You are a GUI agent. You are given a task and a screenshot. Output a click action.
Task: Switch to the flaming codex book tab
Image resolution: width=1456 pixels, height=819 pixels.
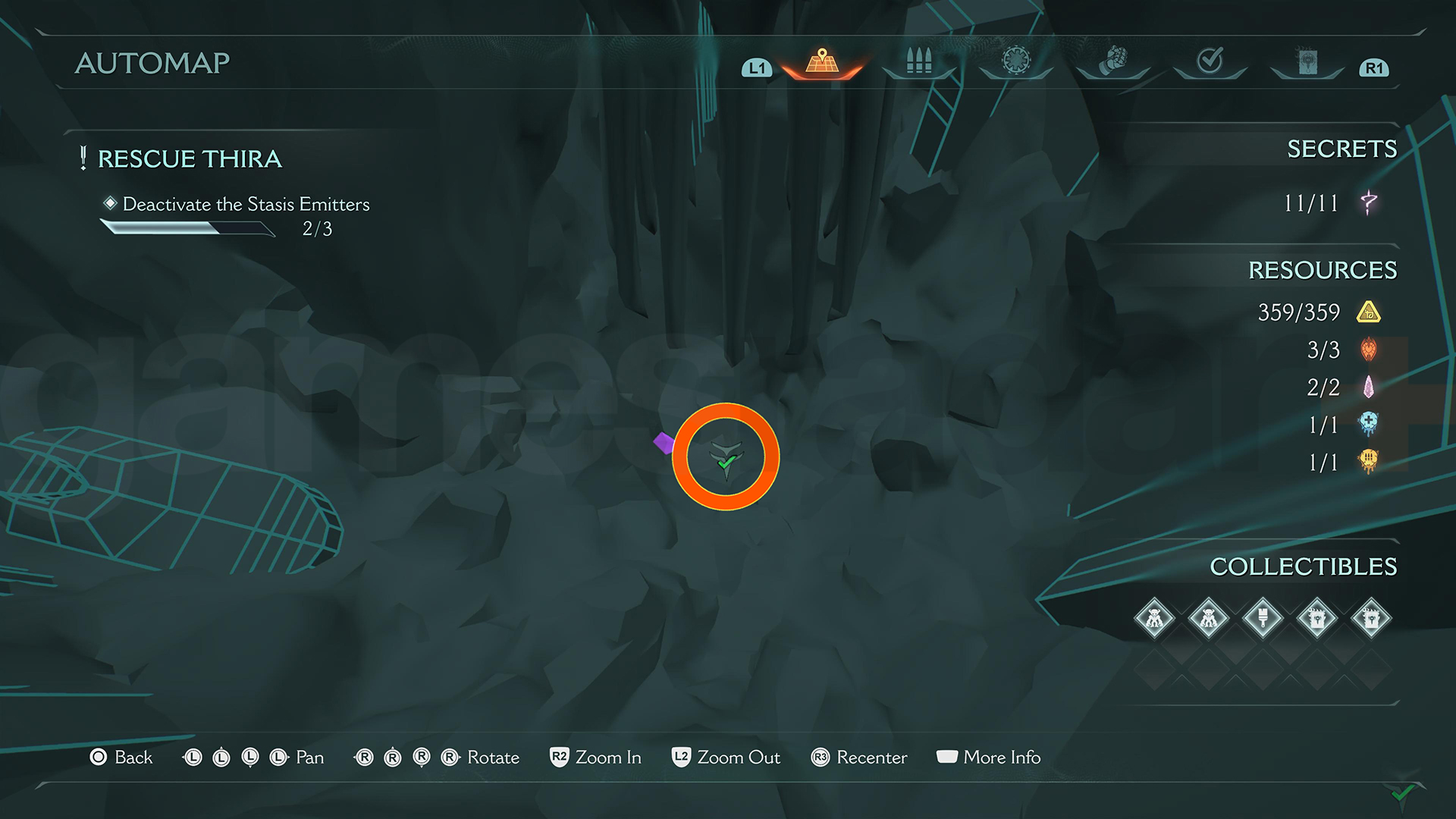pos(1307,61)
